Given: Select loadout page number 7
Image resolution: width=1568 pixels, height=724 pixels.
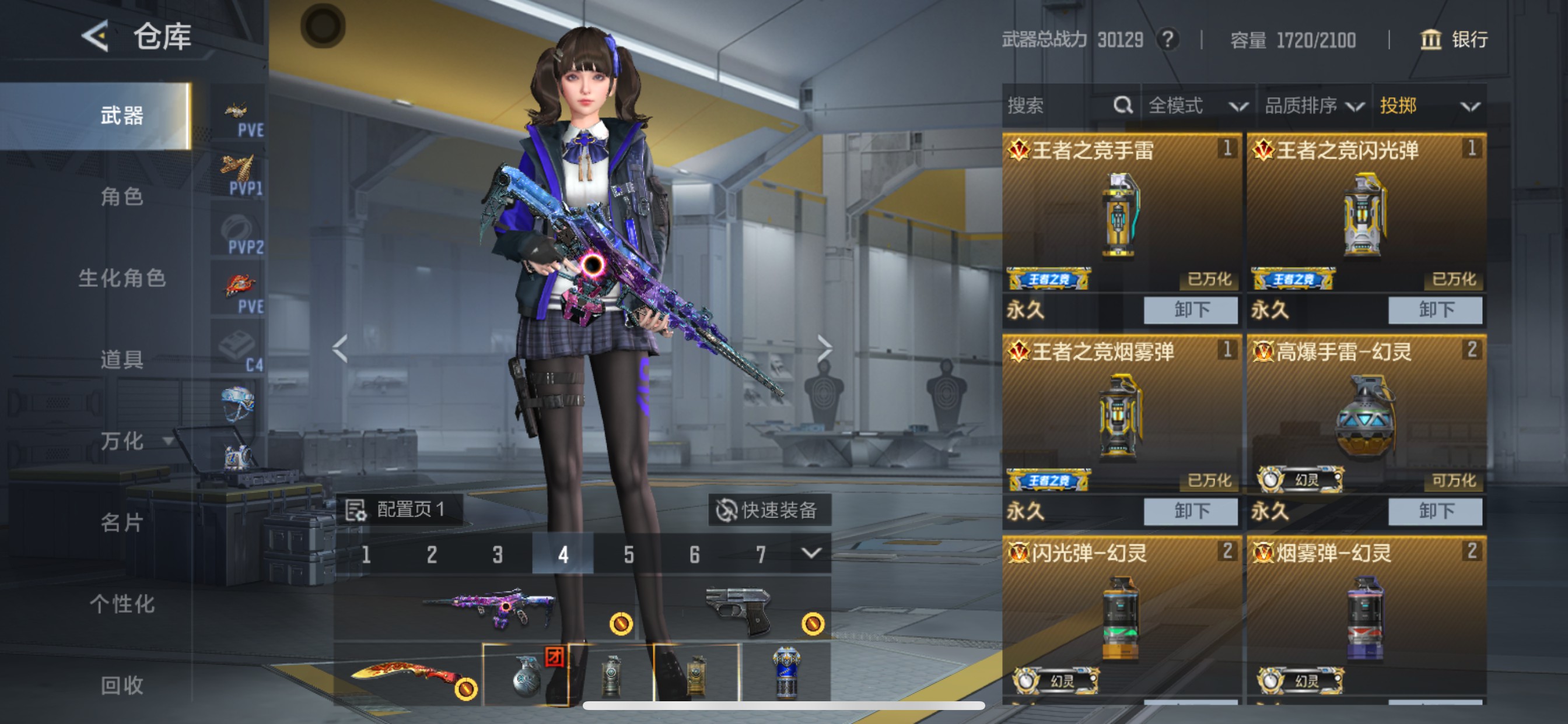Looking at the screenshot, I should (x=759, y=554).
